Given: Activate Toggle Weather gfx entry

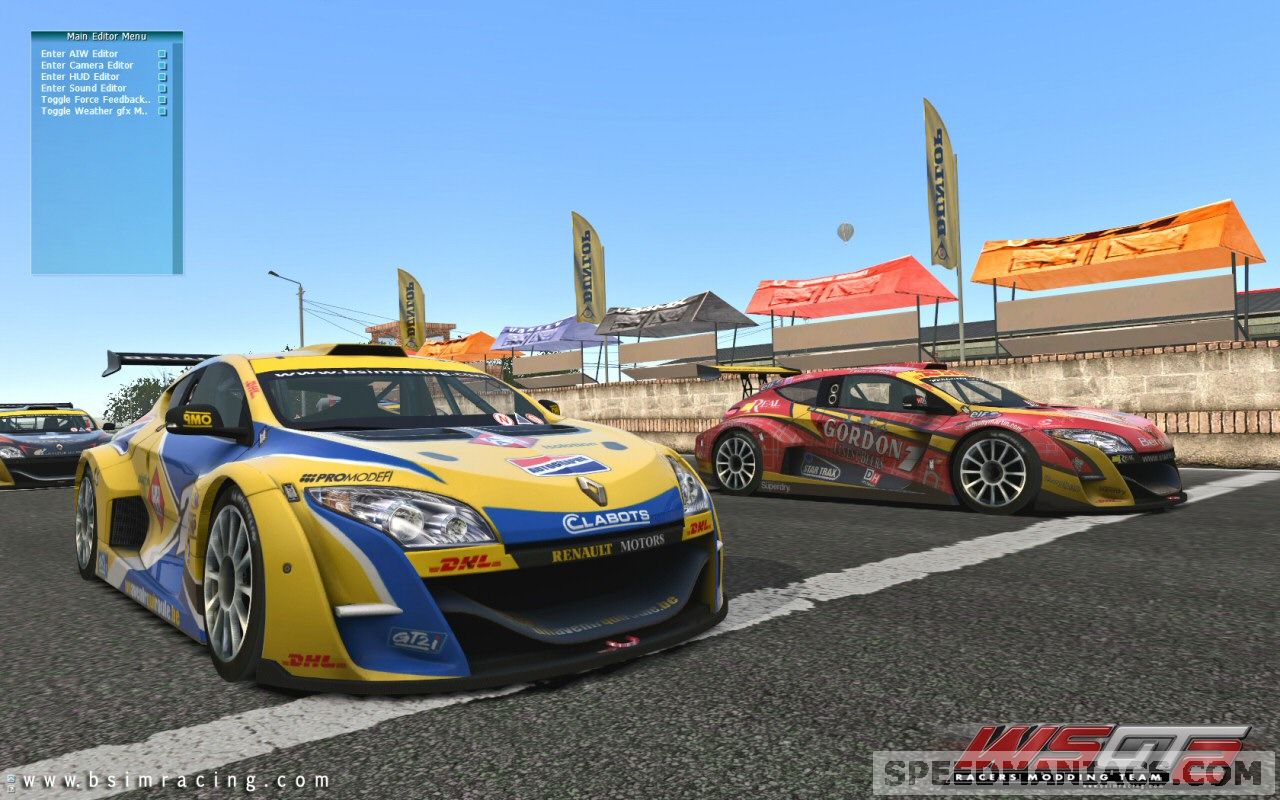Looking at the screenshot, I should point(94,111).
